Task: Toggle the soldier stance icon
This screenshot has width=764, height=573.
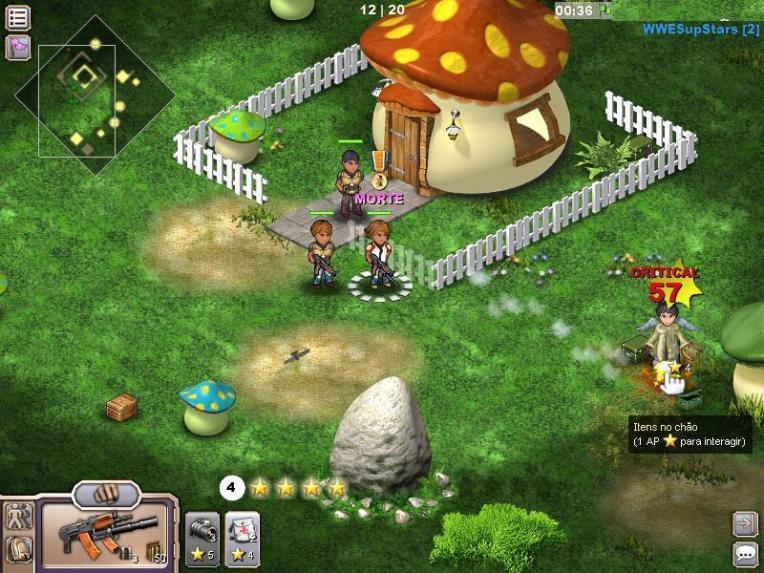Action: 19,517
